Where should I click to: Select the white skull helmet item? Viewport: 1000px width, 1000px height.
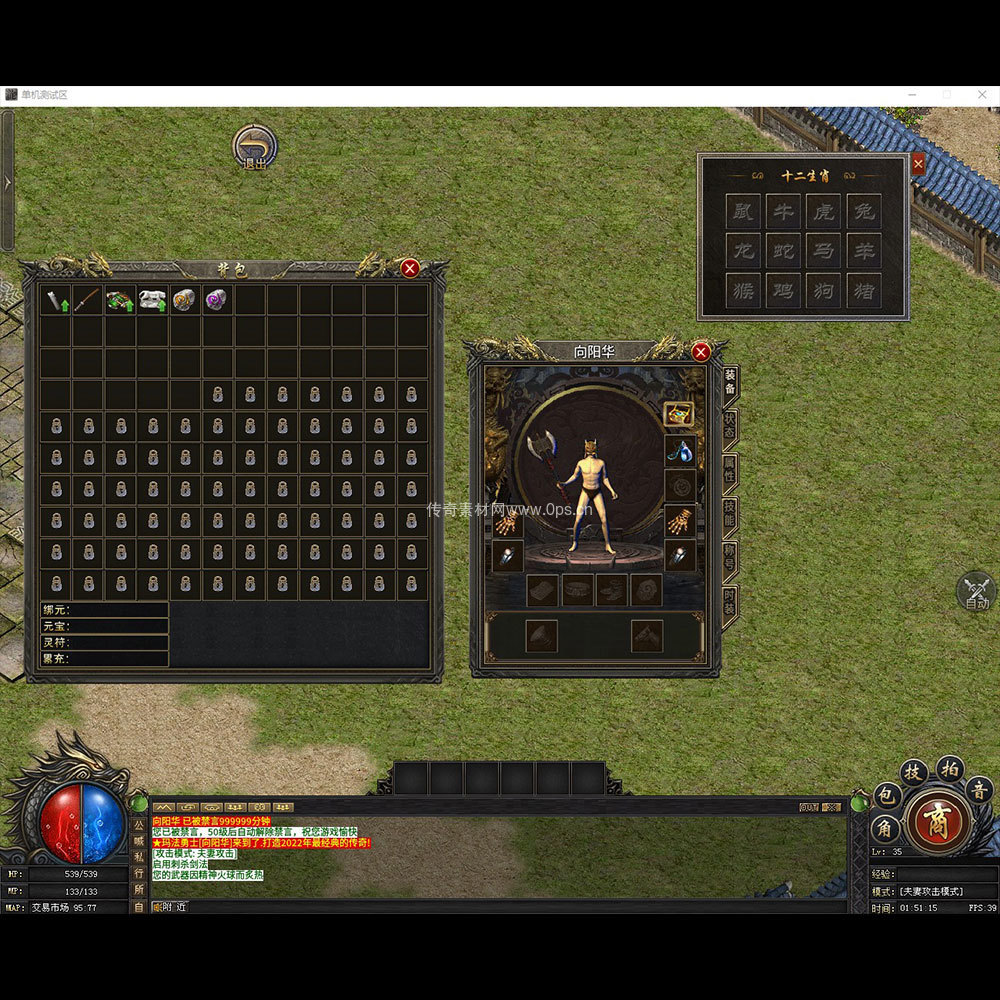coord(153,300)
